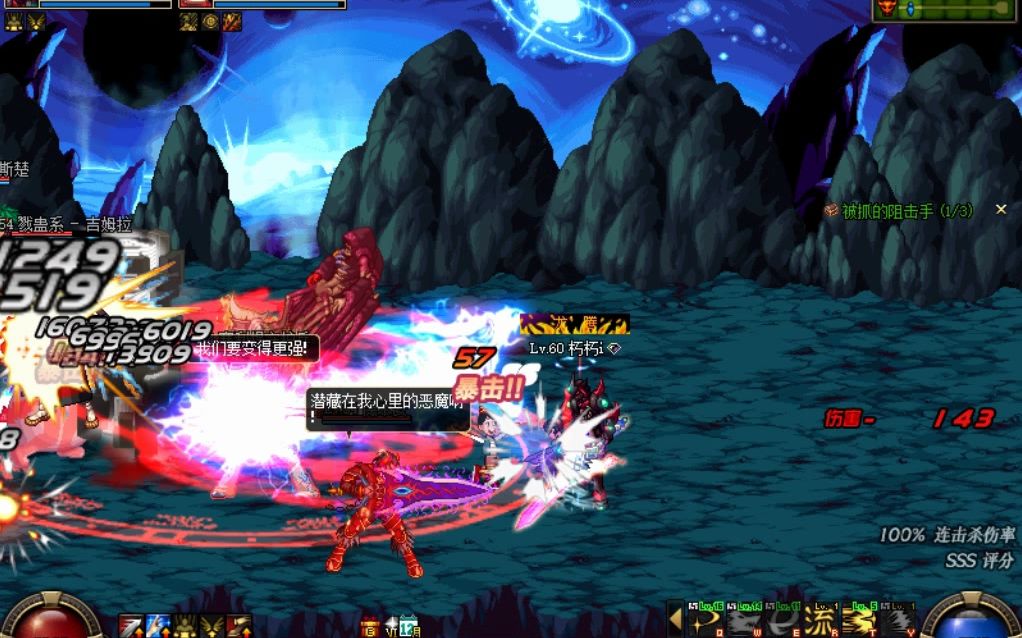Expand the skill bar with left arrow
This screenshot has width=1022, height=638.
(676, 620)
